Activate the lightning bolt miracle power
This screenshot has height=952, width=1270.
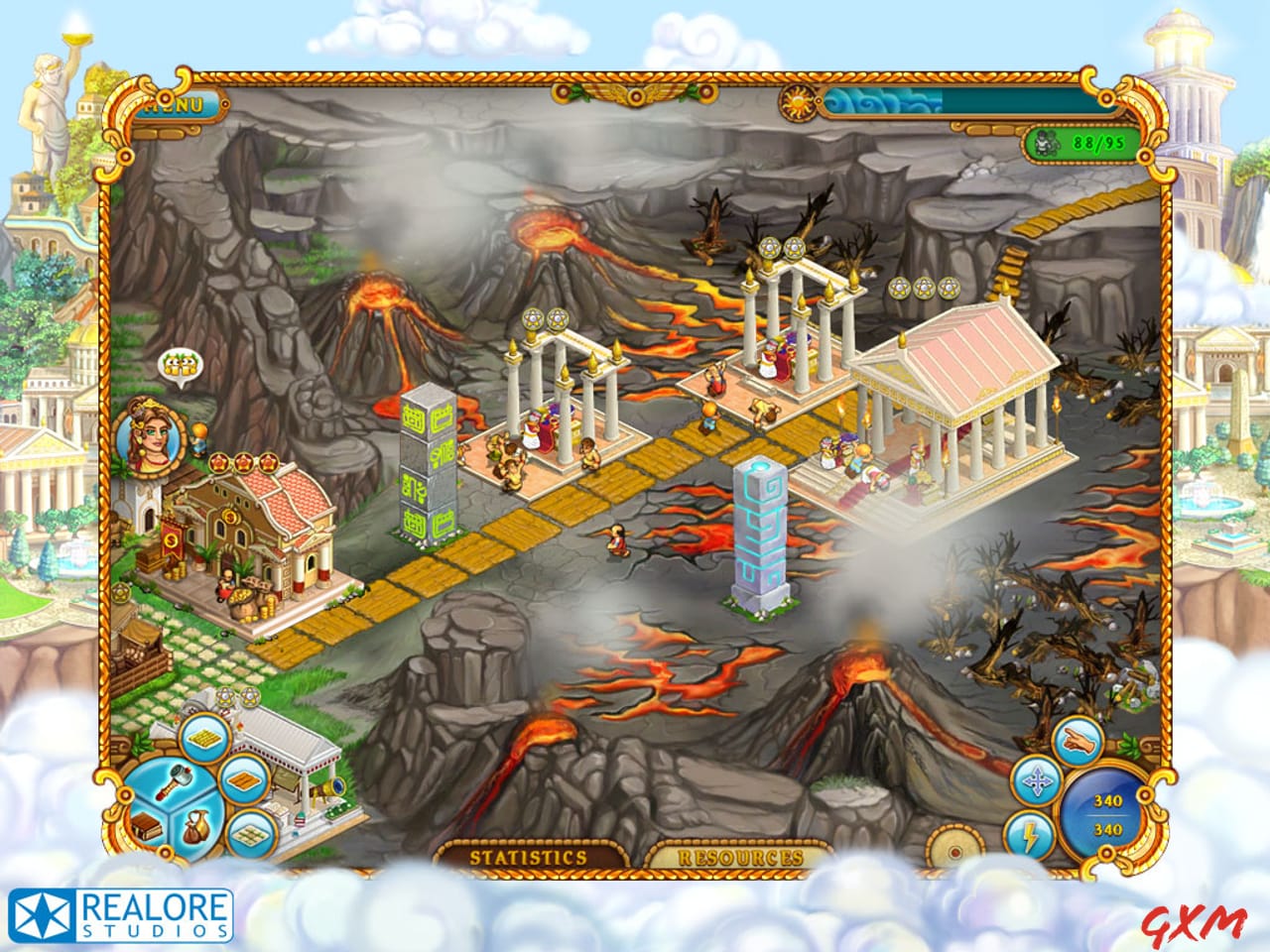(1028, 835)
